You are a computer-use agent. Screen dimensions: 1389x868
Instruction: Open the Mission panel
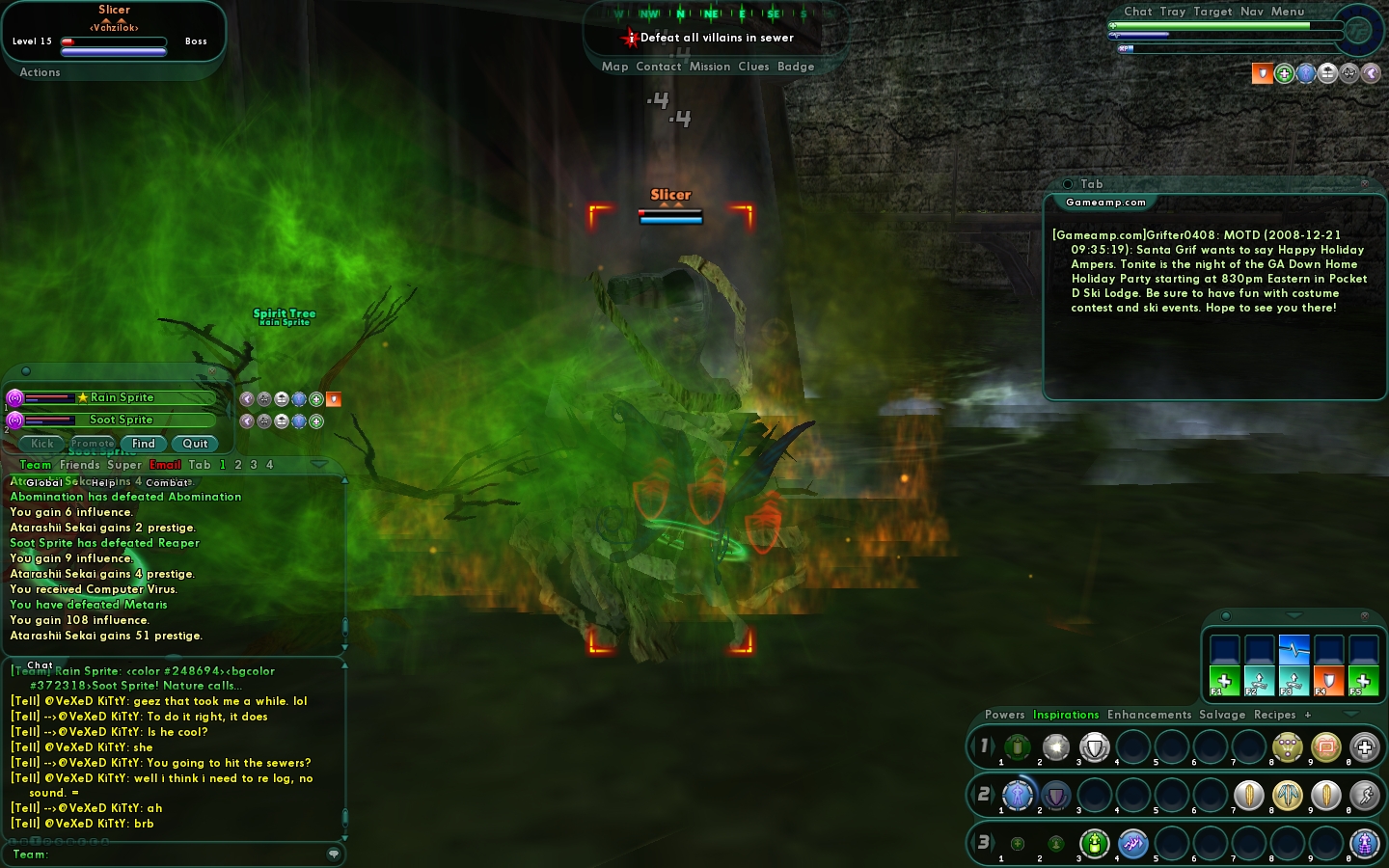[x=710, y=67]
